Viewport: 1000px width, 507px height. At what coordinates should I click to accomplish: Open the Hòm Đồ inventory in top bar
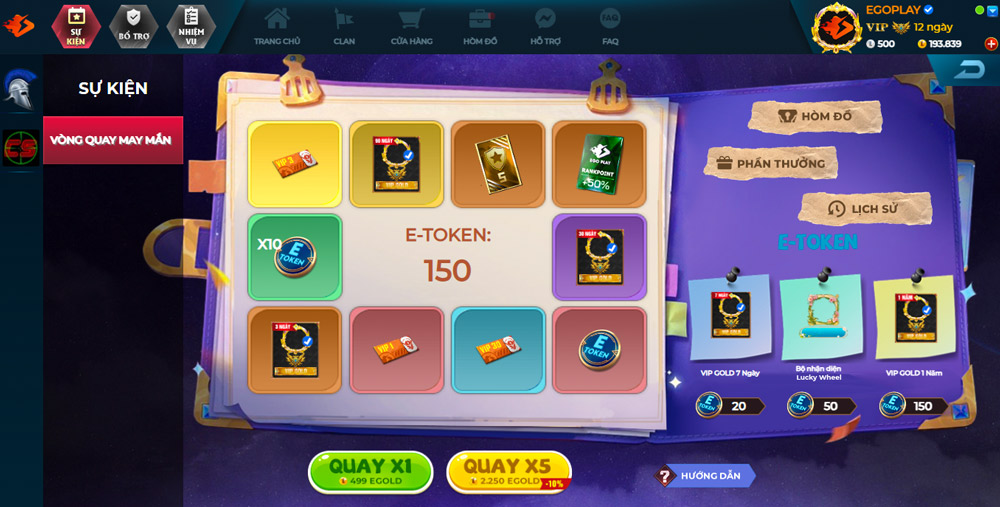coord(481,26)
